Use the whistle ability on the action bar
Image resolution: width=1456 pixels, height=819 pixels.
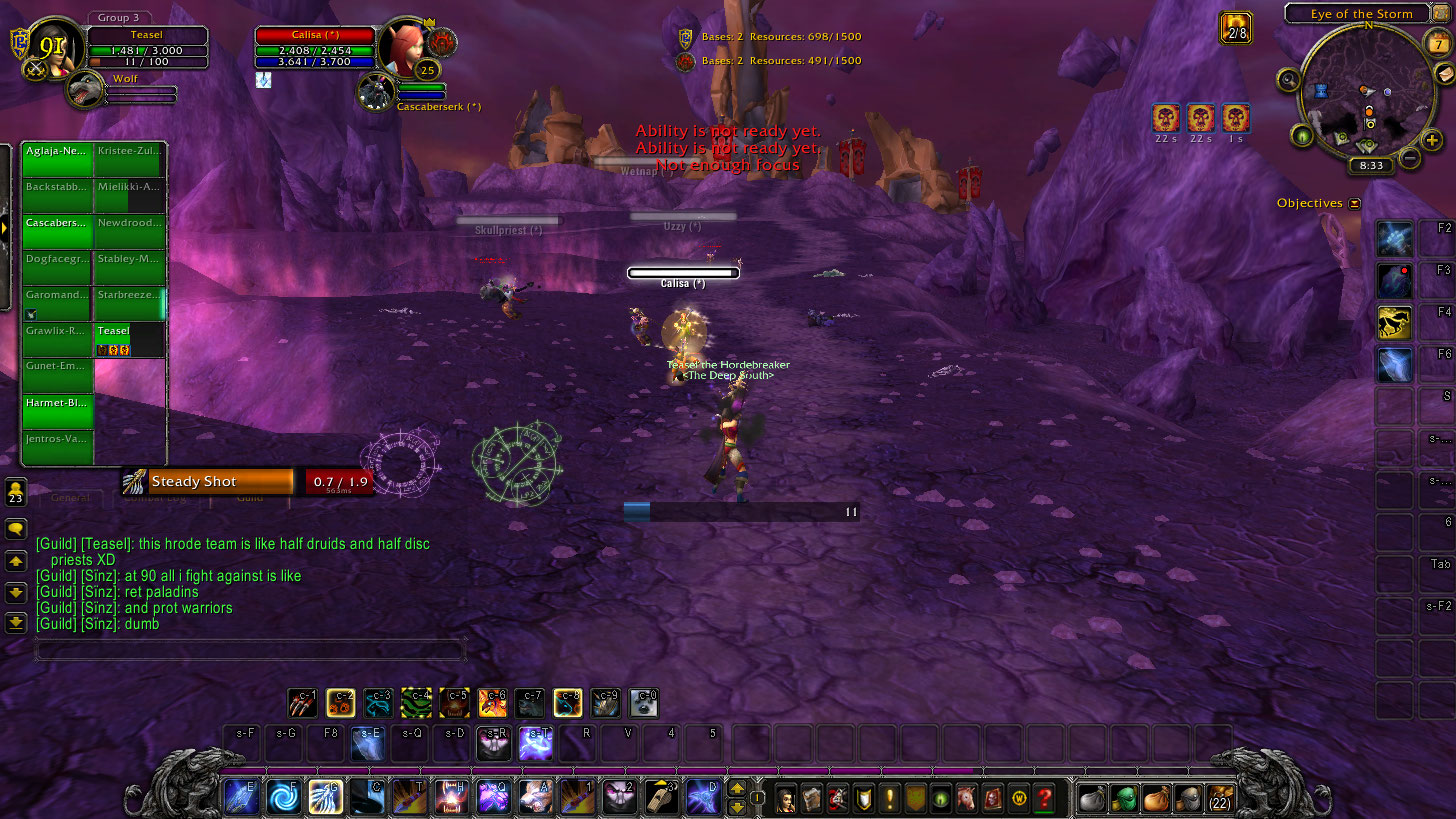coord(661,797)
